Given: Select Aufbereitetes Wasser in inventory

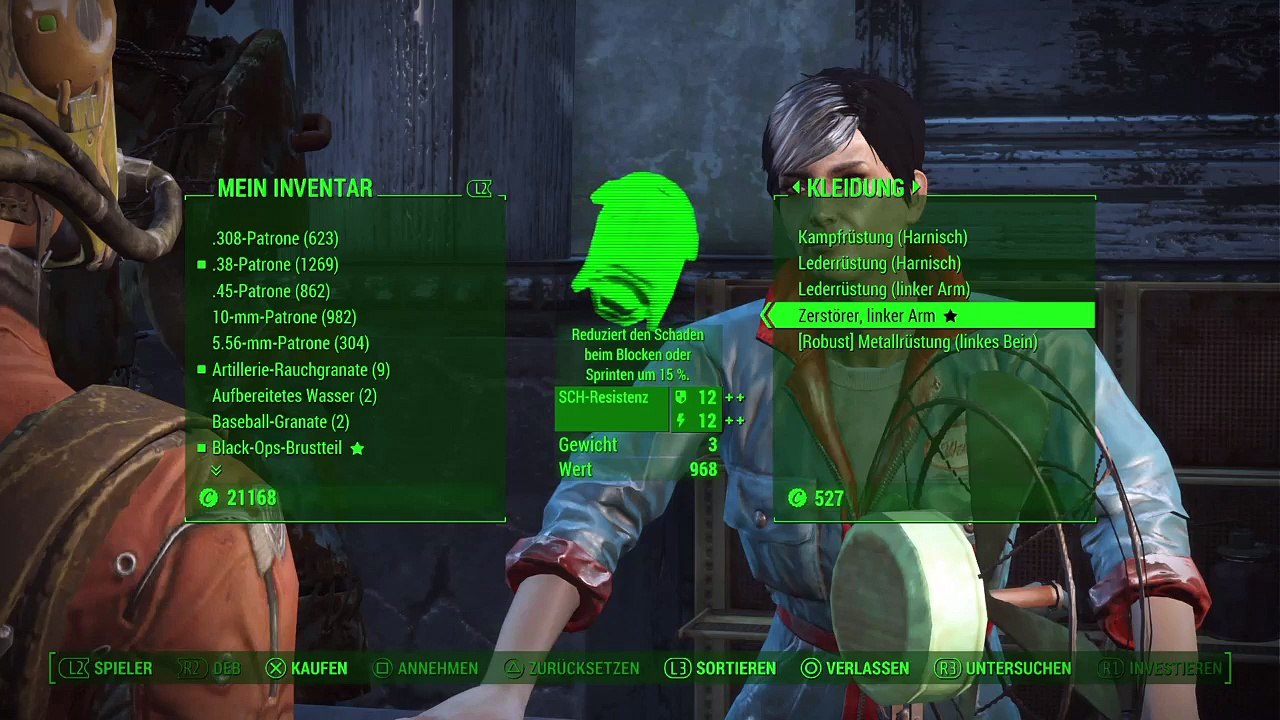Looking at the screenshot, I should [294, 396].
